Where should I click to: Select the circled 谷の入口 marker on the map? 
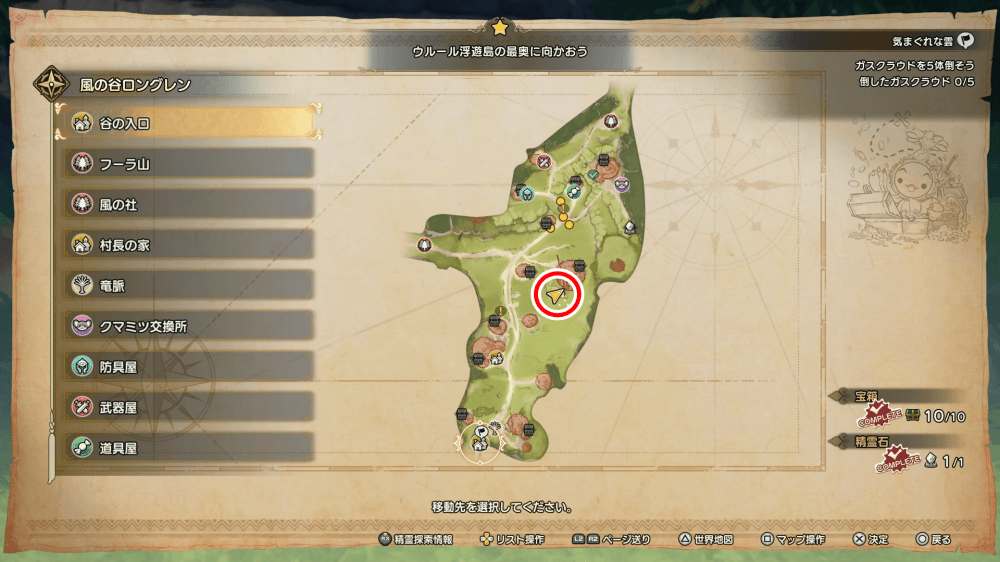[x=480, y=440]
